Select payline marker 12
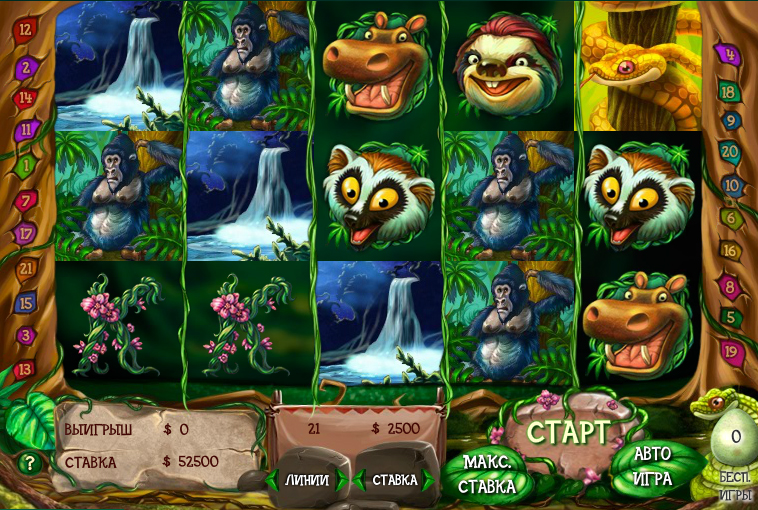This screenshot has height=510, width=758. coord(25,29)
